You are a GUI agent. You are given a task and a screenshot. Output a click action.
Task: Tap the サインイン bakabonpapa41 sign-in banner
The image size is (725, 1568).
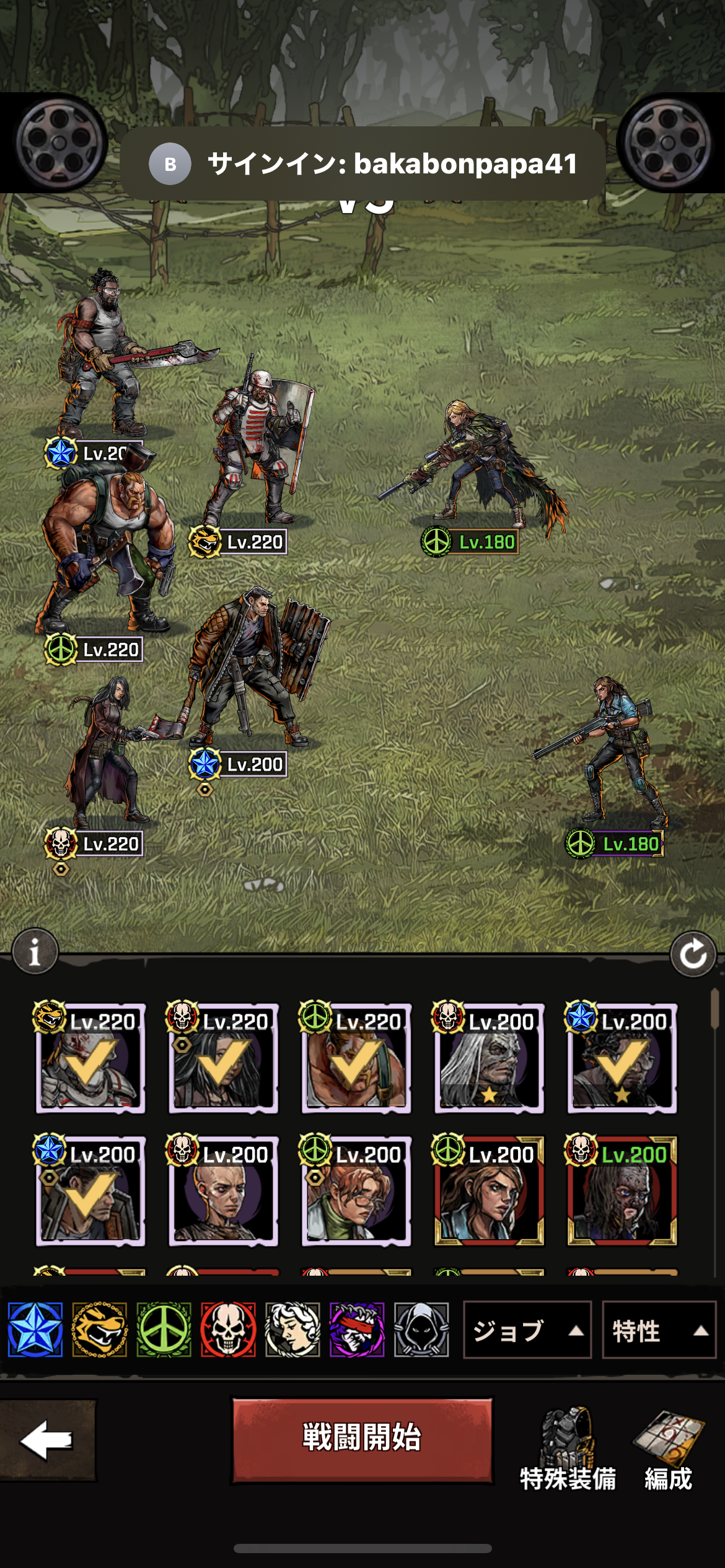click(x=362, y=164)
